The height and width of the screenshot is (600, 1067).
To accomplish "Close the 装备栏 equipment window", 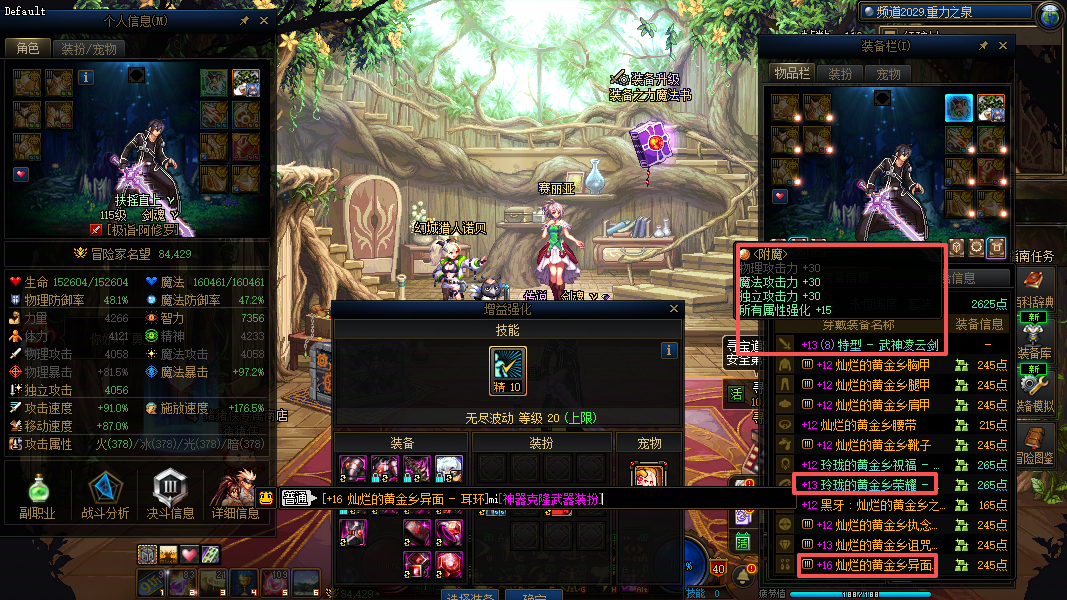I will point(1003,46).
